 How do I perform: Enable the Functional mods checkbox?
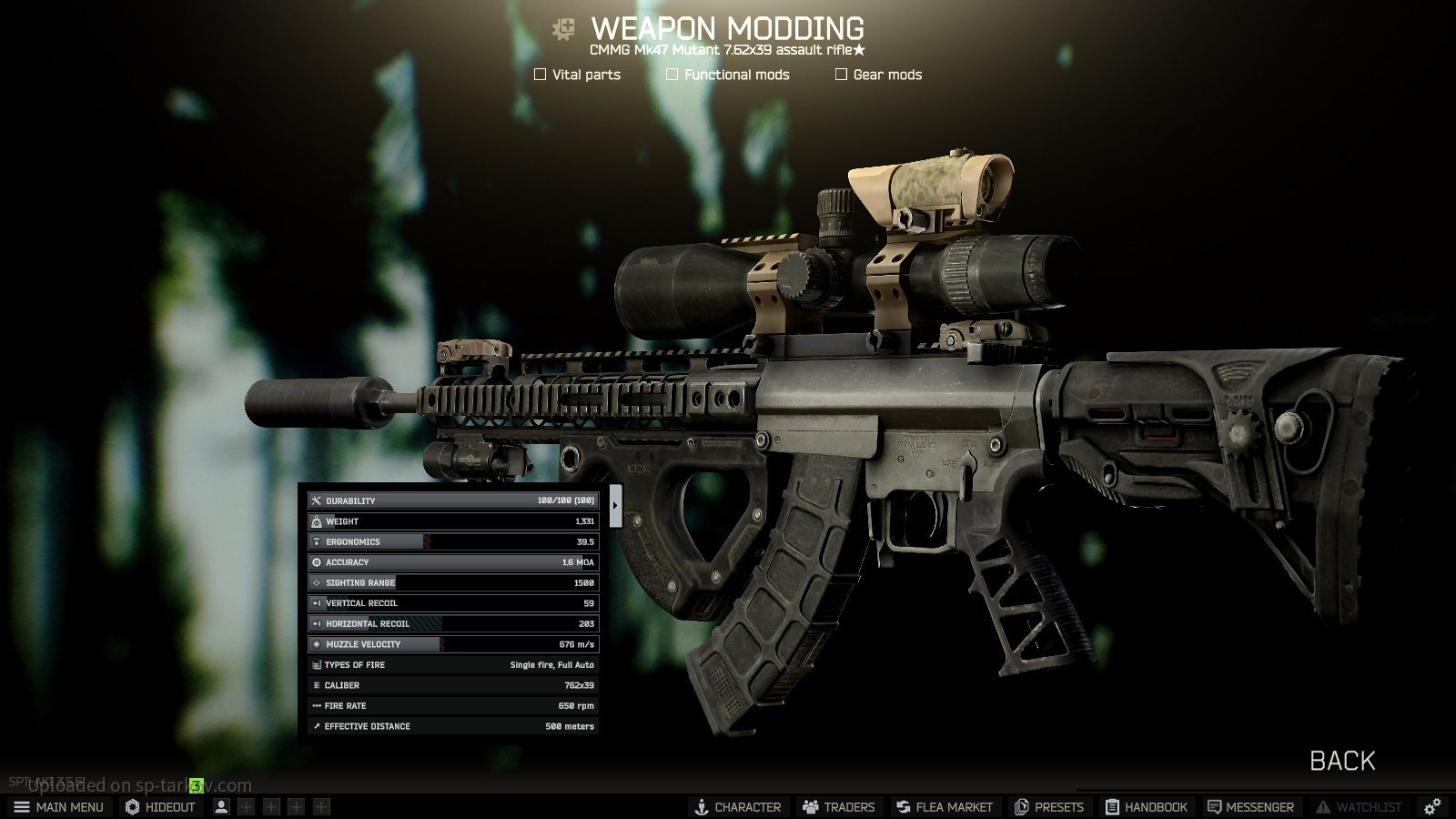tap(672, 75)
